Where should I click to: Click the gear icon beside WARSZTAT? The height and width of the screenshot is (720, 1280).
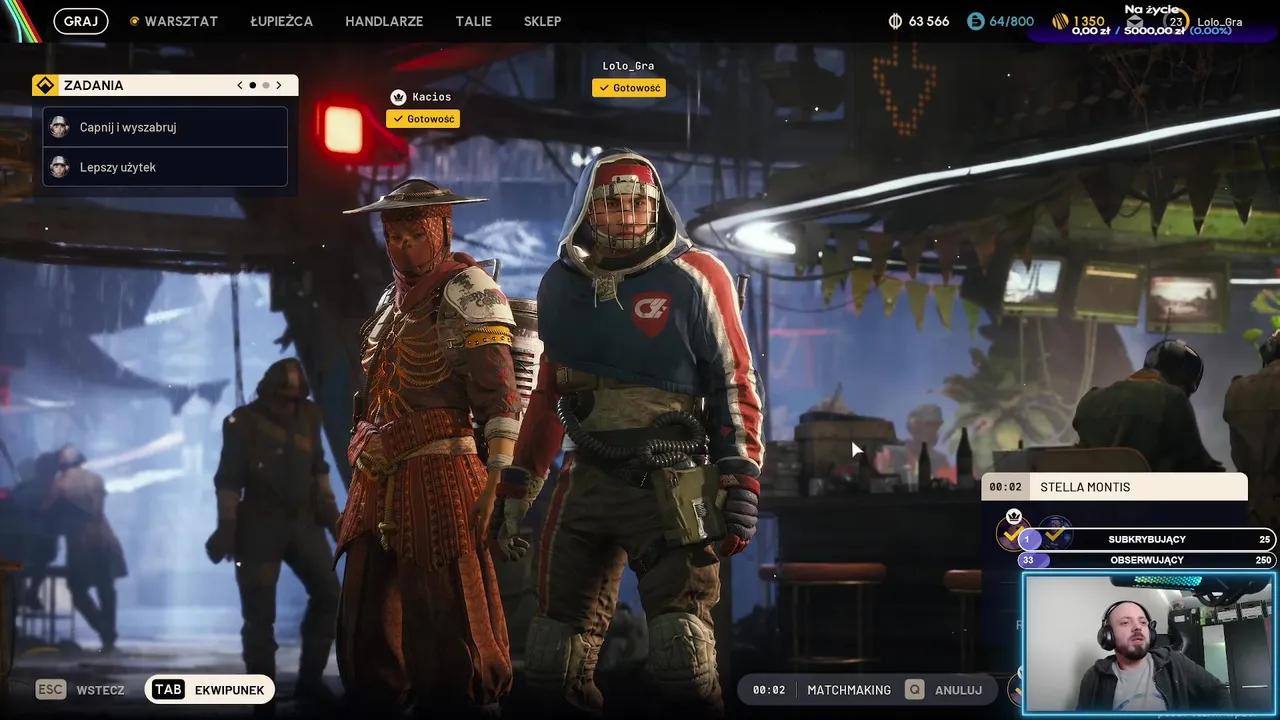pos(135,20)
